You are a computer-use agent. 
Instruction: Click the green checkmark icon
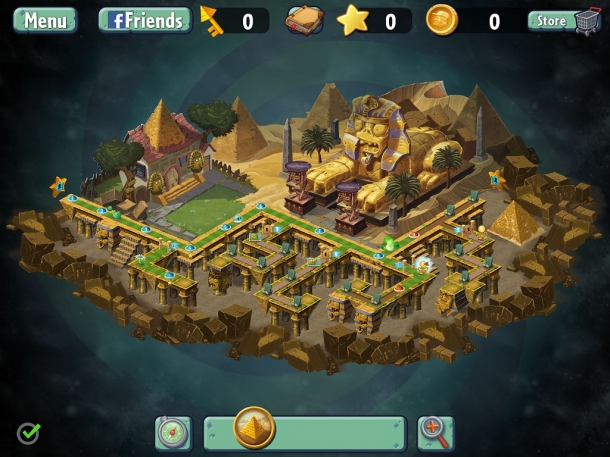(x=28, y=433)
